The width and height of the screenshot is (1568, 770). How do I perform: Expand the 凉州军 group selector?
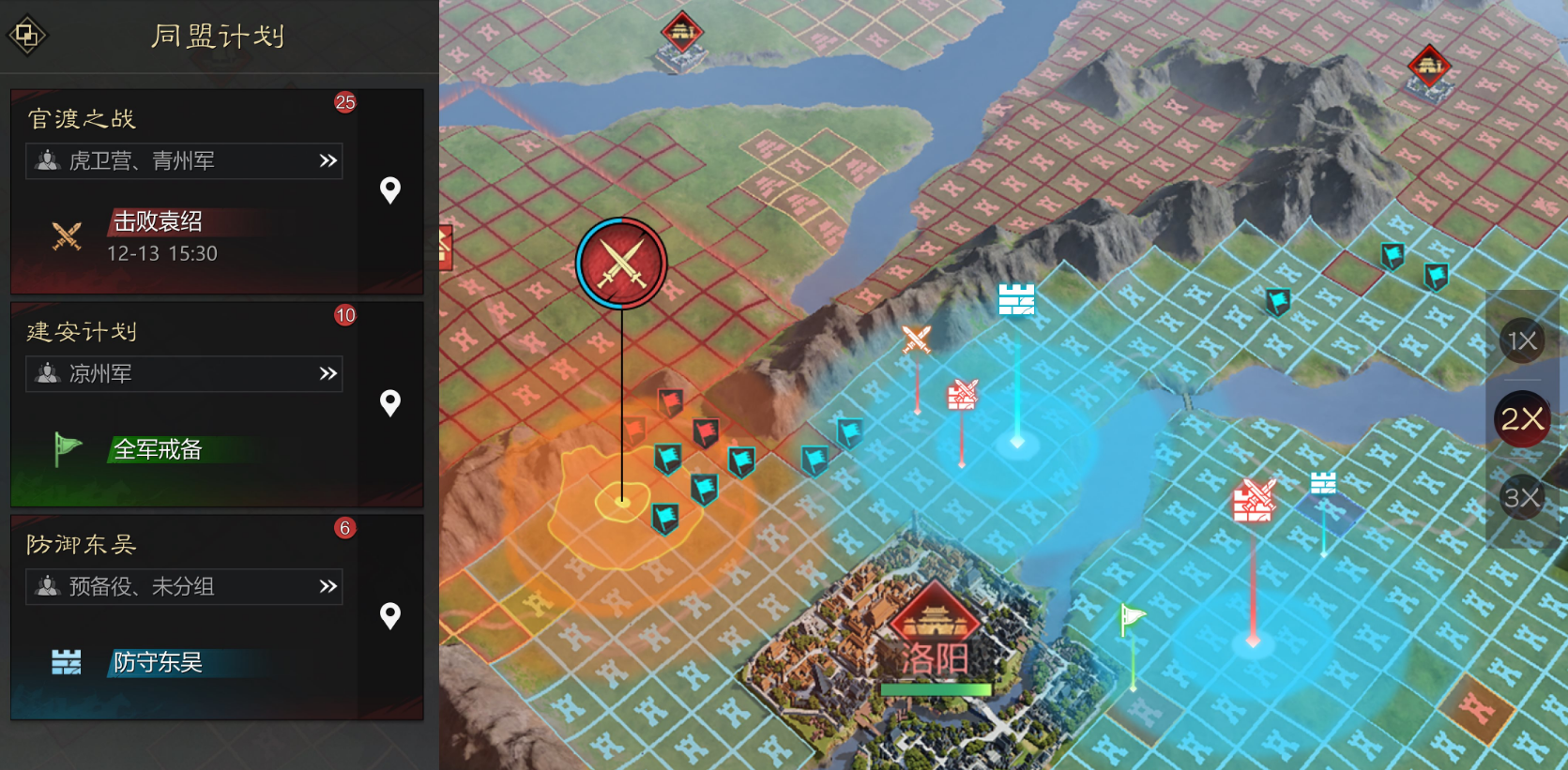tap(184, 374)
